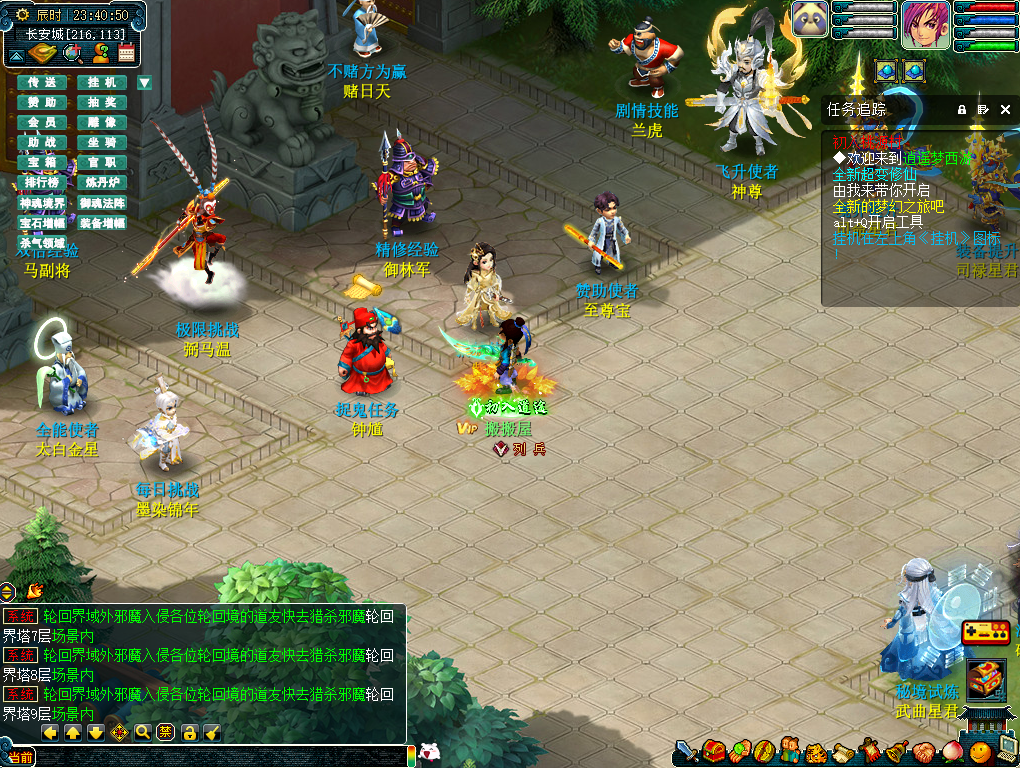Show the 排行榜 ranking list
Image resolution: width=1020 pixels, height=768 pixels.
pos(42,182)
